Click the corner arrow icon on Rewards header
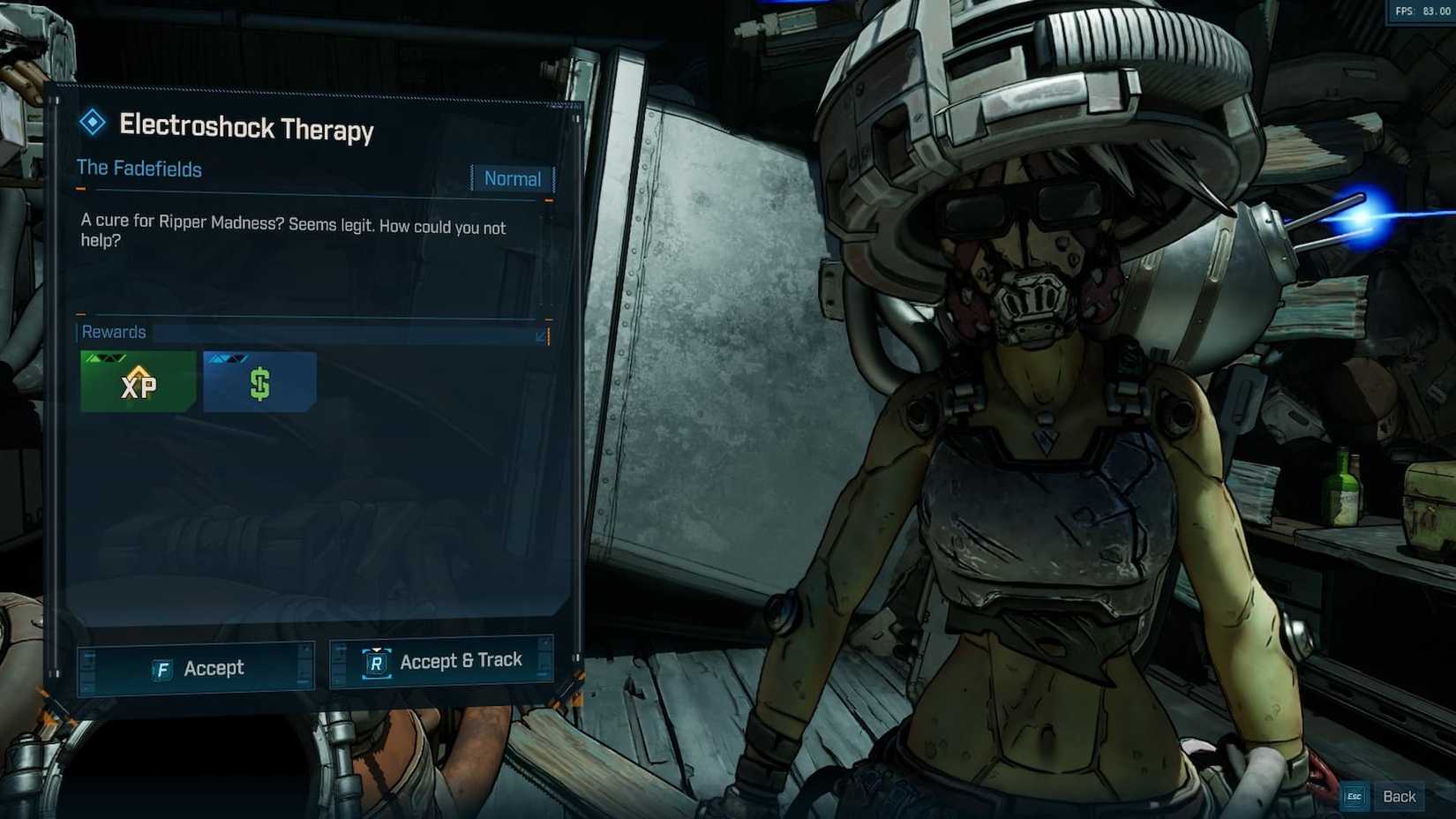The height and width of the screenshot is (819, 1456). click(539, 334)
